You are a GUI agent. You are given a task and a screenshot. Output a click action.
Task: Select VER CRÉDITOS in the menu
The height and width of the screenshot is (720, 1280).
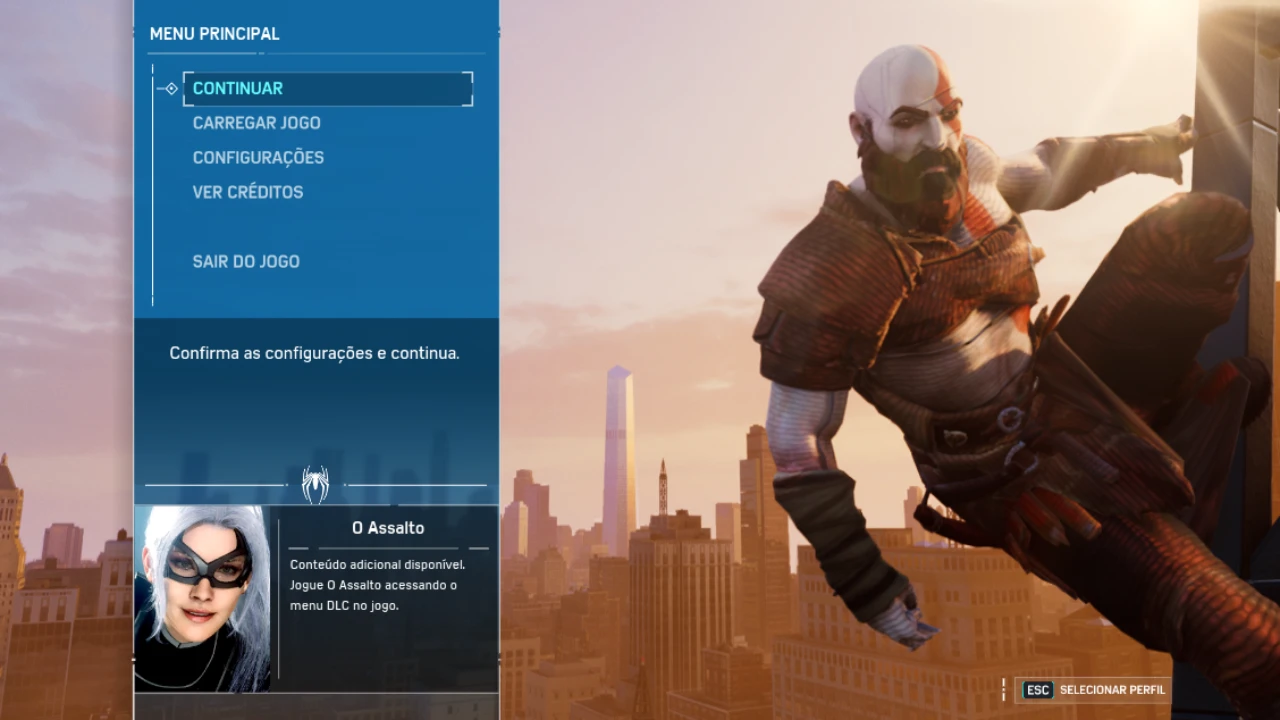247,191
